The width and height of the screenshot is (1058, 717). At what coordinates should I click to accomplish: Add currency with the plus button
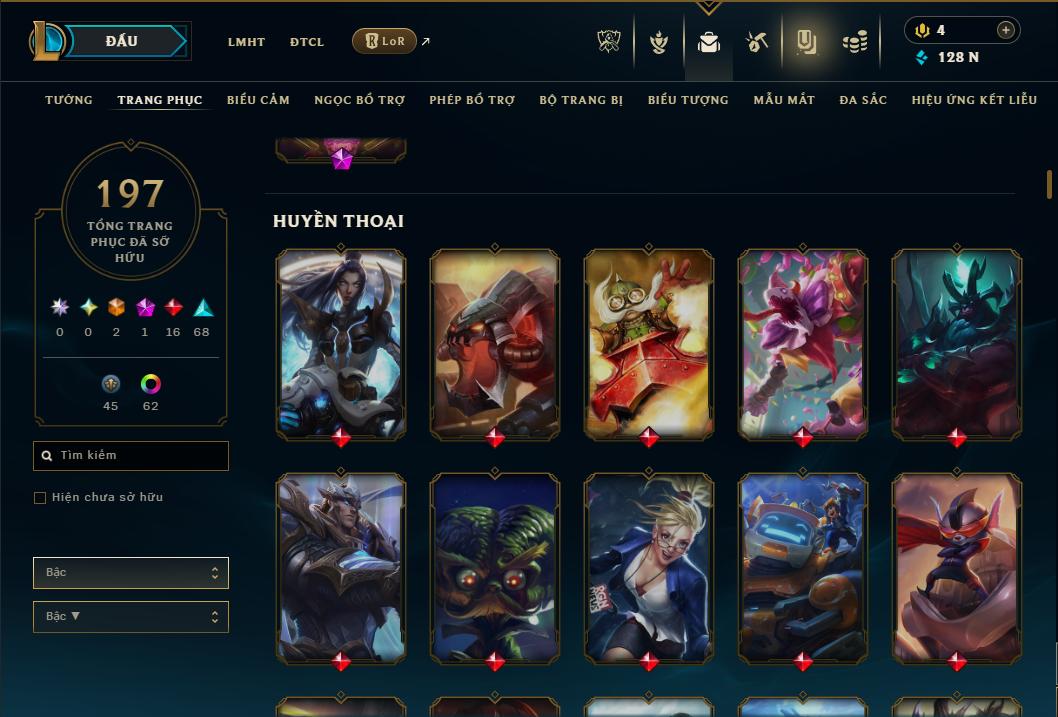pyautogui.click(x=1005, y=30)
